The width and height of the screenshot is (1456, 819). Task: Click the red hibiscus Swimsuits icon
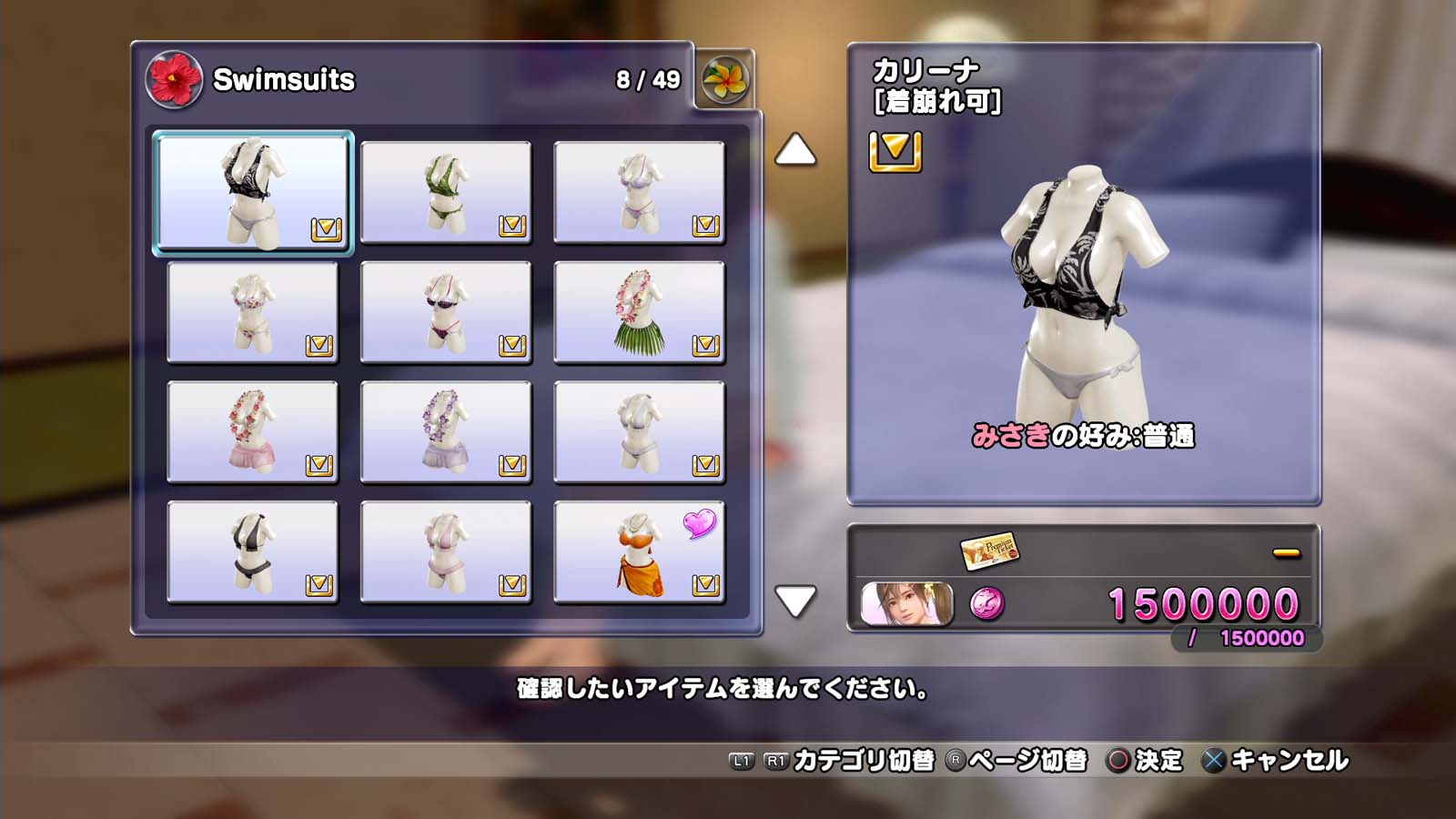coord(174,79)
